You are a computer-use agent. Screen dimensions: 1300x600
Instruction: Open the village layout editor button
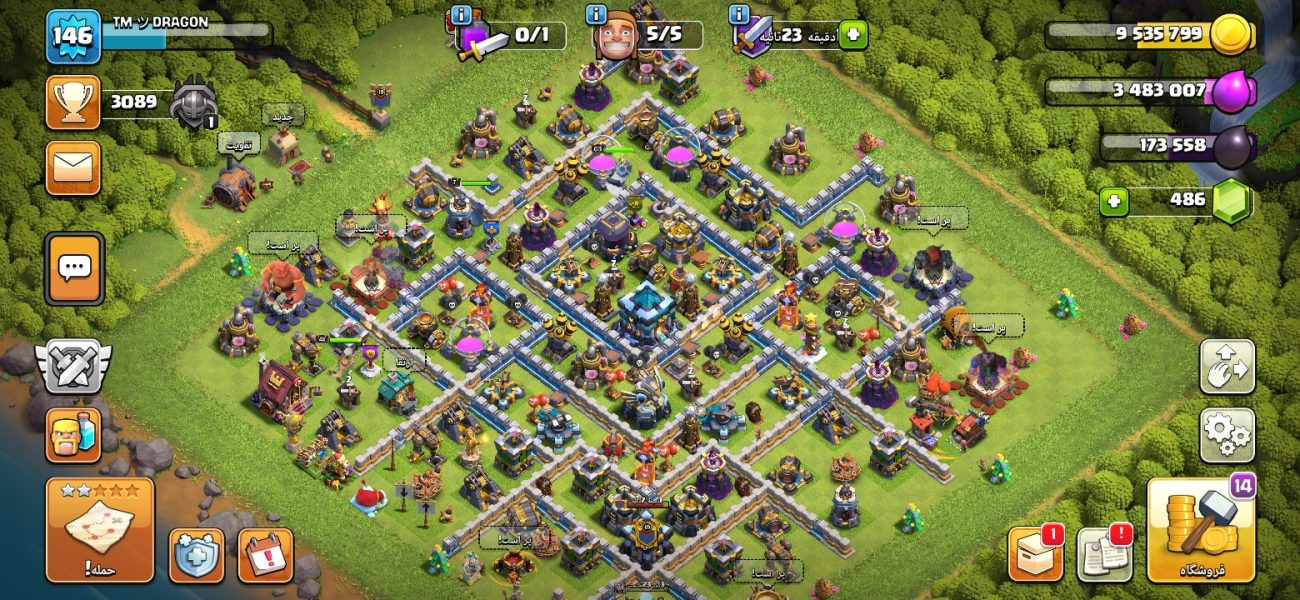[1227, 367]
